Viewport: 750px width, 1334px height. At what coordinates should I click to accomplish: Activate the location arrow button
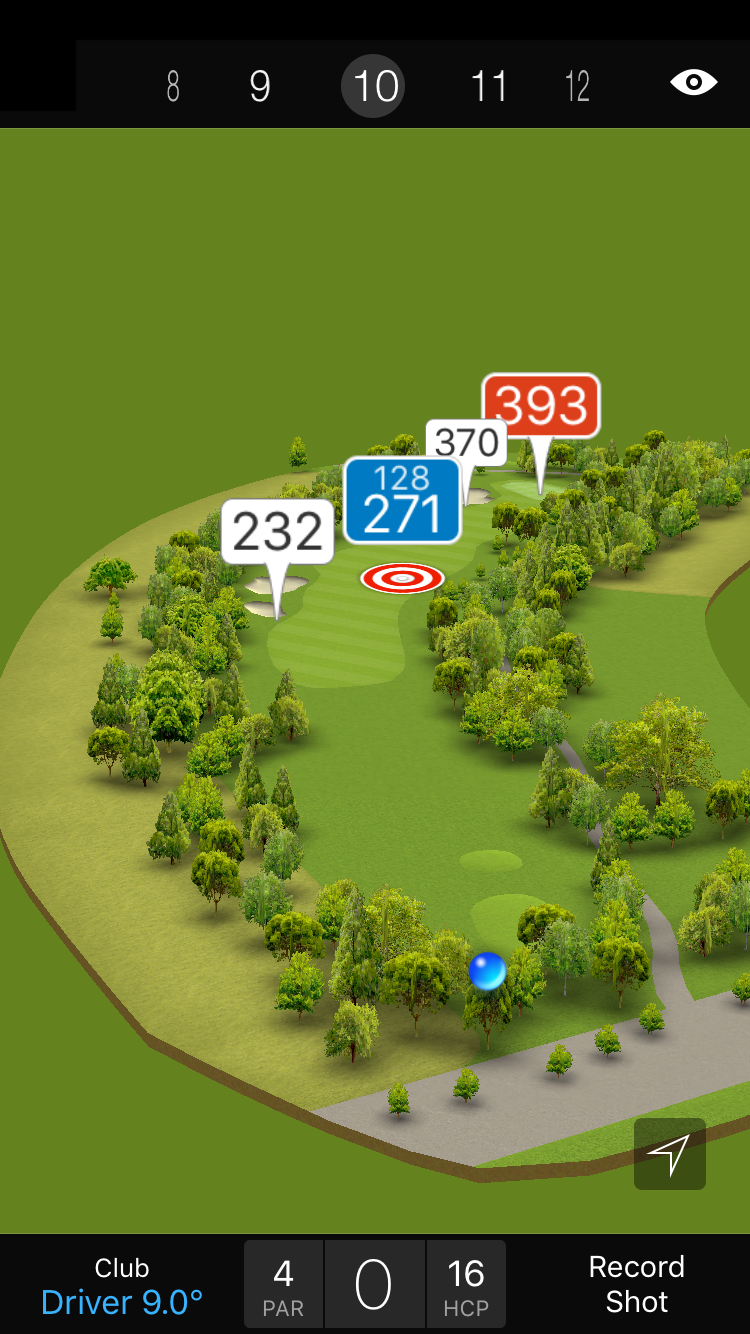click(x=669, y=1154)
